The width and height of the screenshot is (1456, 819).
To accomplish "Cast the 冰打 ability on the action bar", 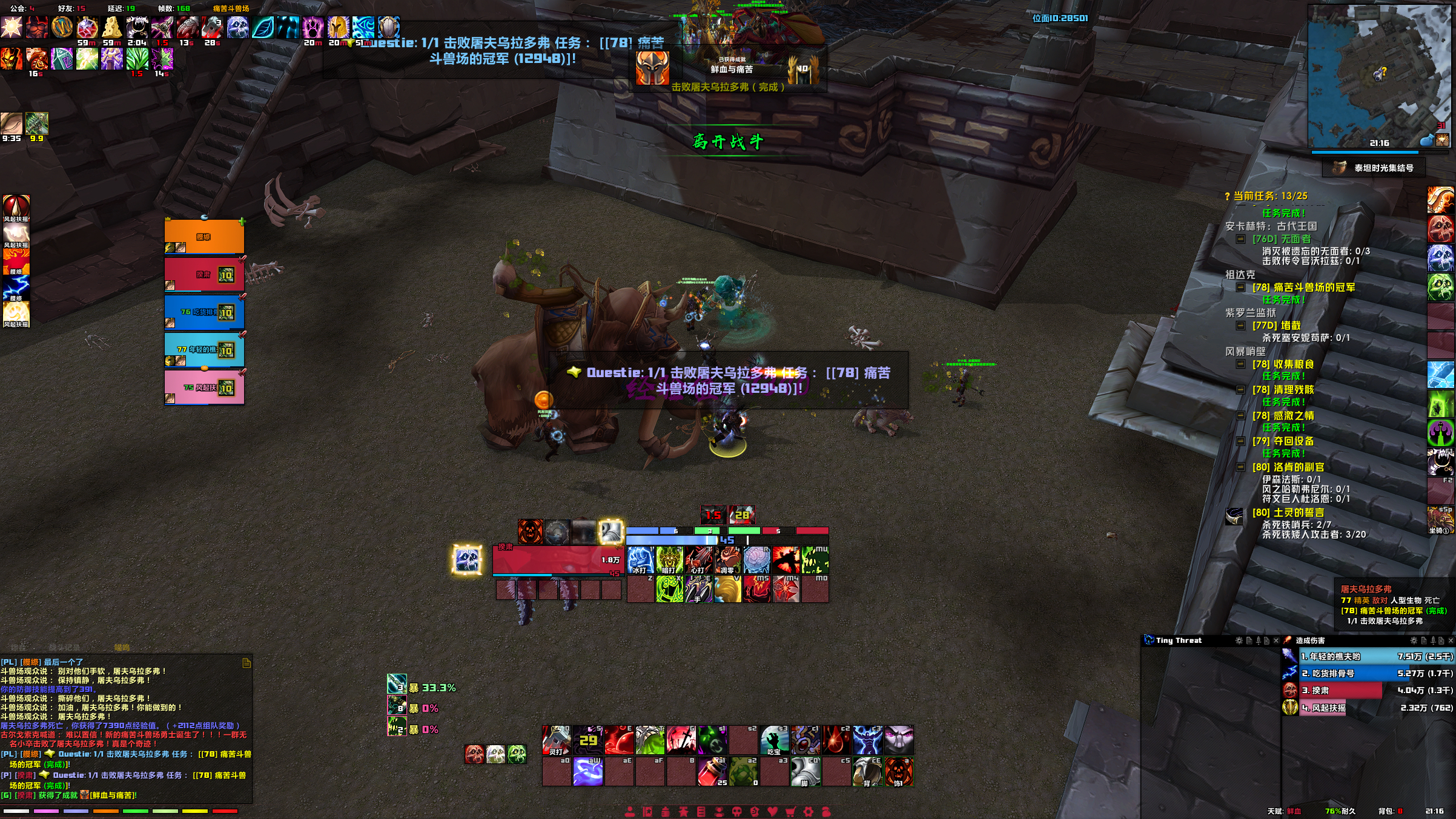I will click(640, 560).
